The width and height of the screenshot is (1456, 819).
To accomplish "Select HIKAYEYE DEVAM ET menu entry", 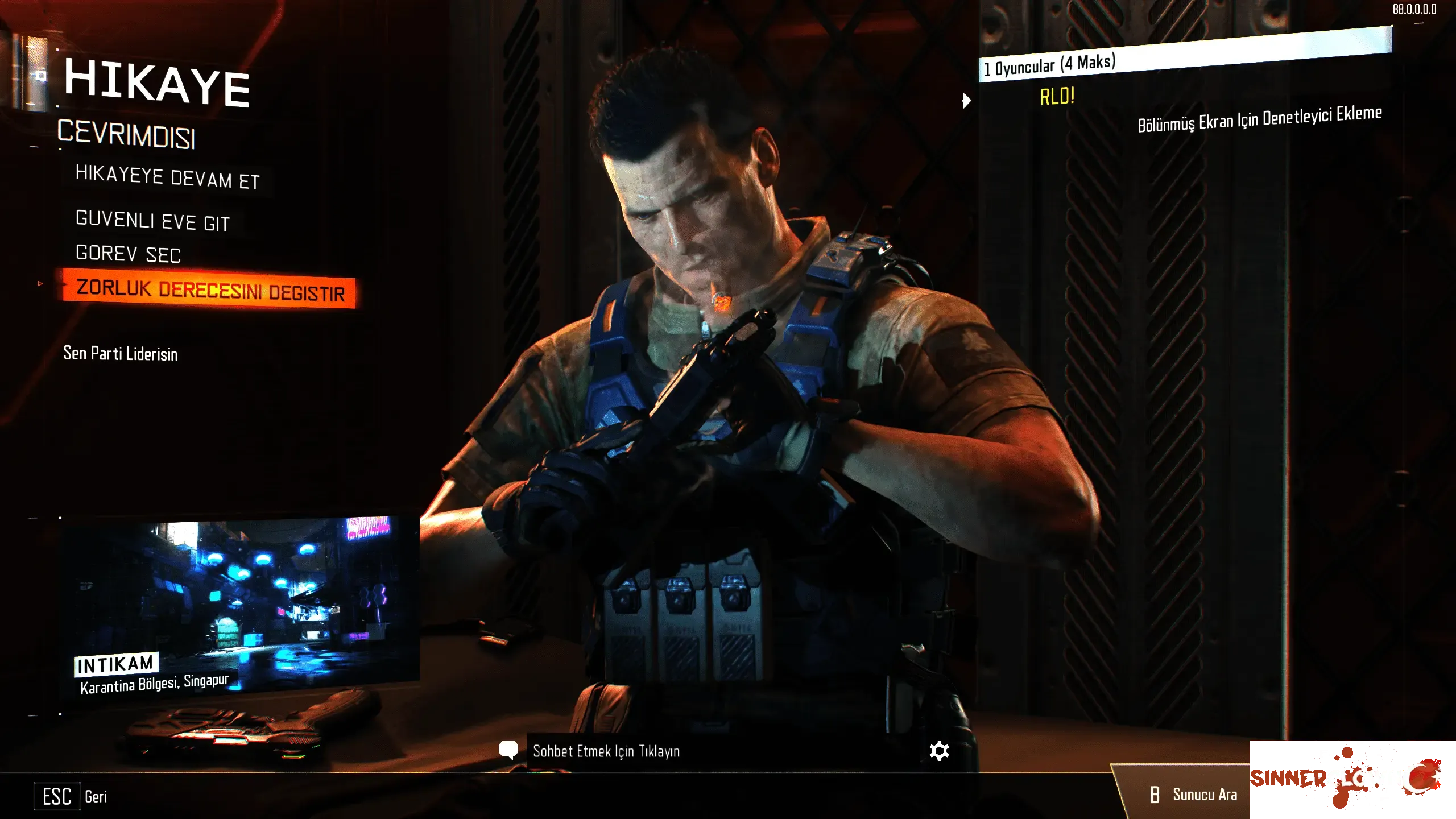I will click(x=167, y=177).
